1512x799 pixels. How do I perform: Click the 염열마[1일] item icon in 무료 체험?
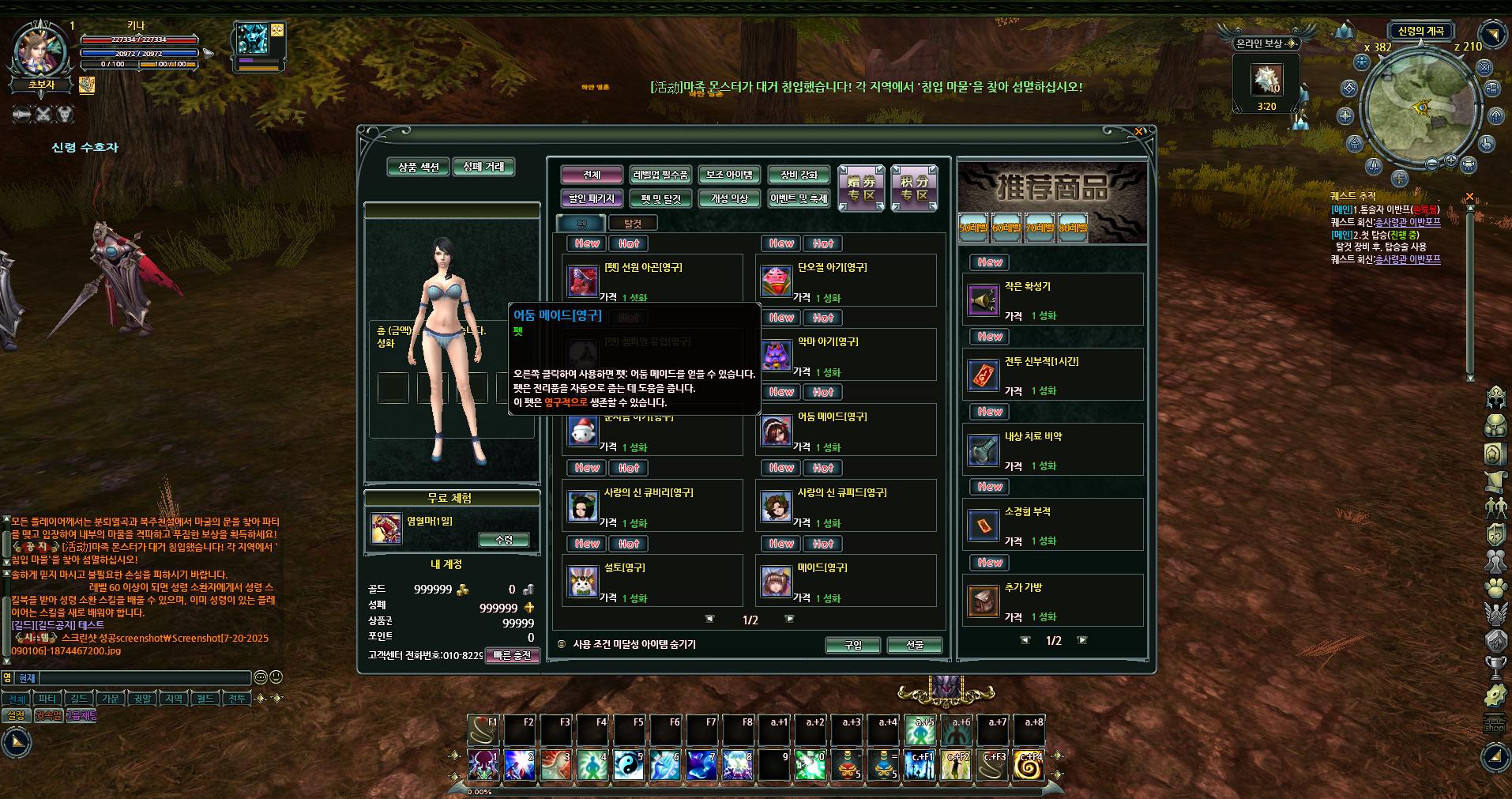point(386,530)
